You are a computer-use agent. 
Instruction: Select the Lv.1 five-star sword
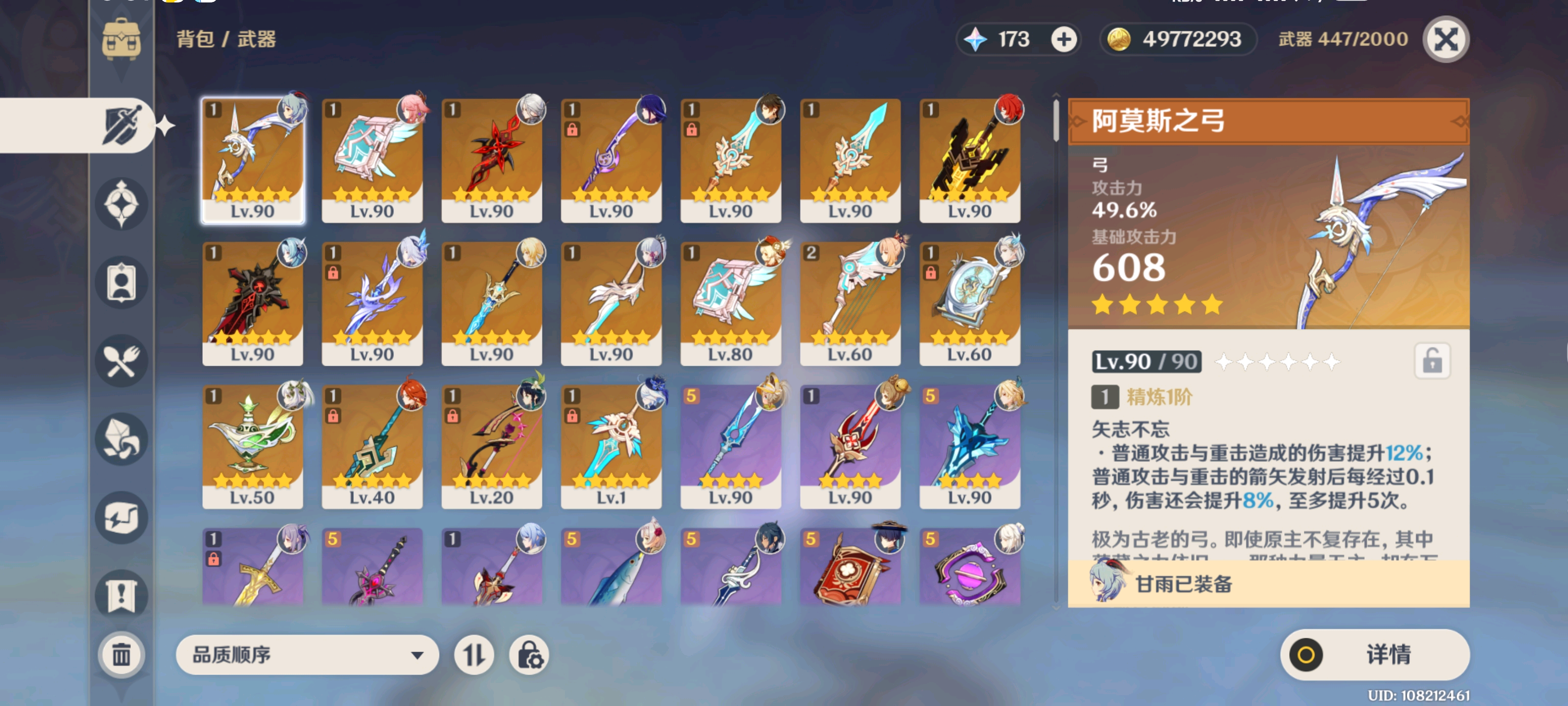611,446
